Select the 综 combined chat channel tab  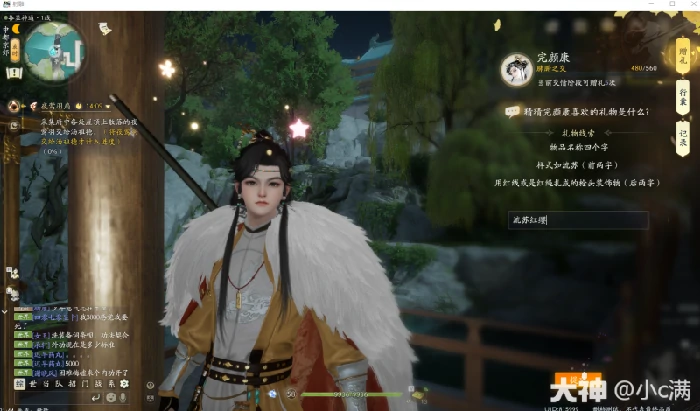tap(20, 383)
